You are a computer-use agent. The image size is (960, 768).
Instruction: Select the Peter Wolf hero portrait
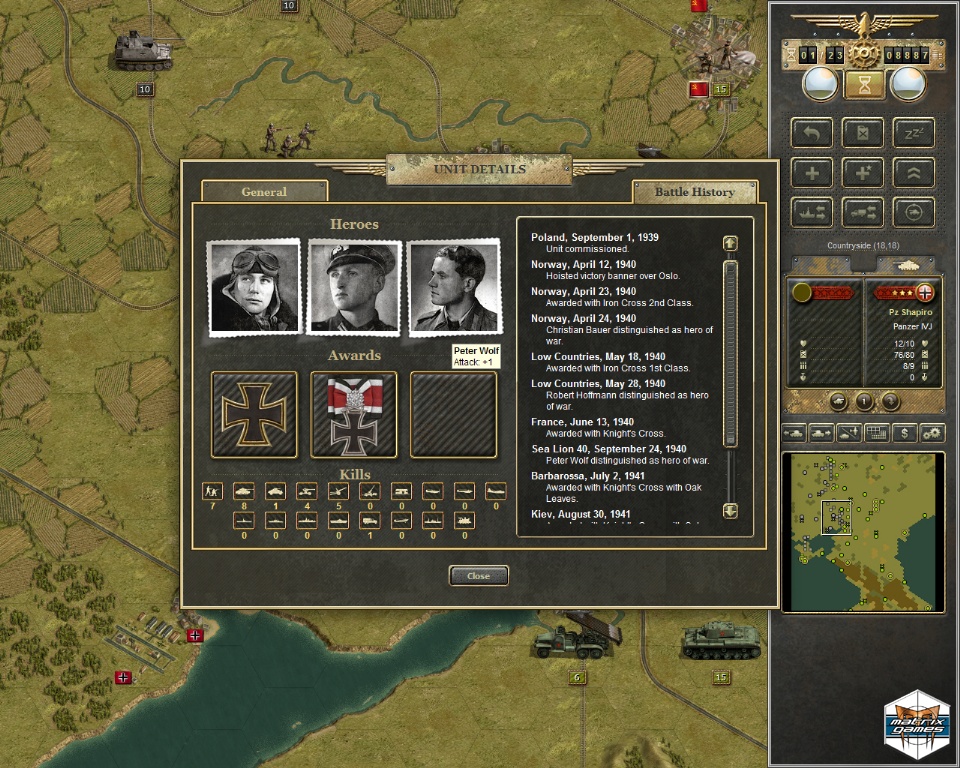click(x=454, y=288)
